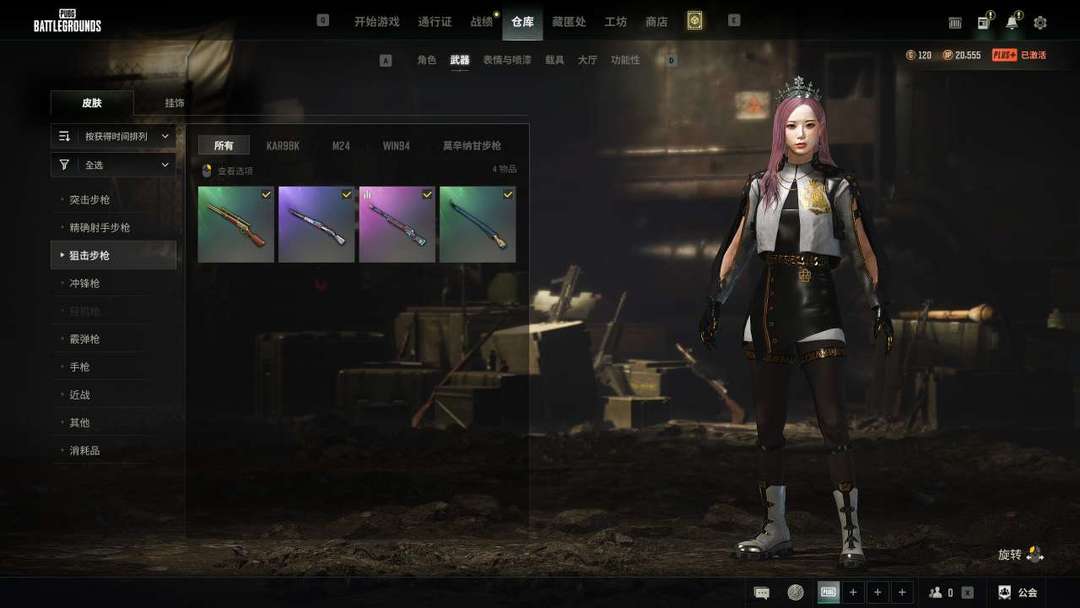This screenshot has height=608, width=1080.
Task: Select the 角色 character sub-tab
Action: [427, 60]
